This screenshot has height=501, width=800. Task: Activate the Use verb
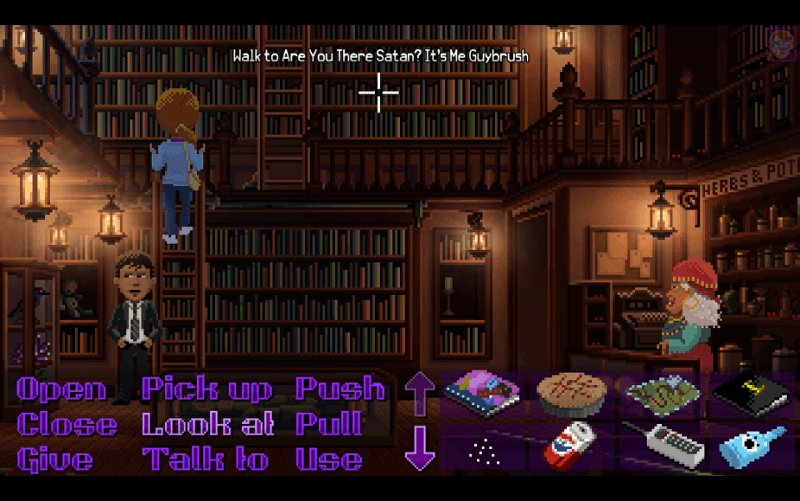tap(329, 459)
